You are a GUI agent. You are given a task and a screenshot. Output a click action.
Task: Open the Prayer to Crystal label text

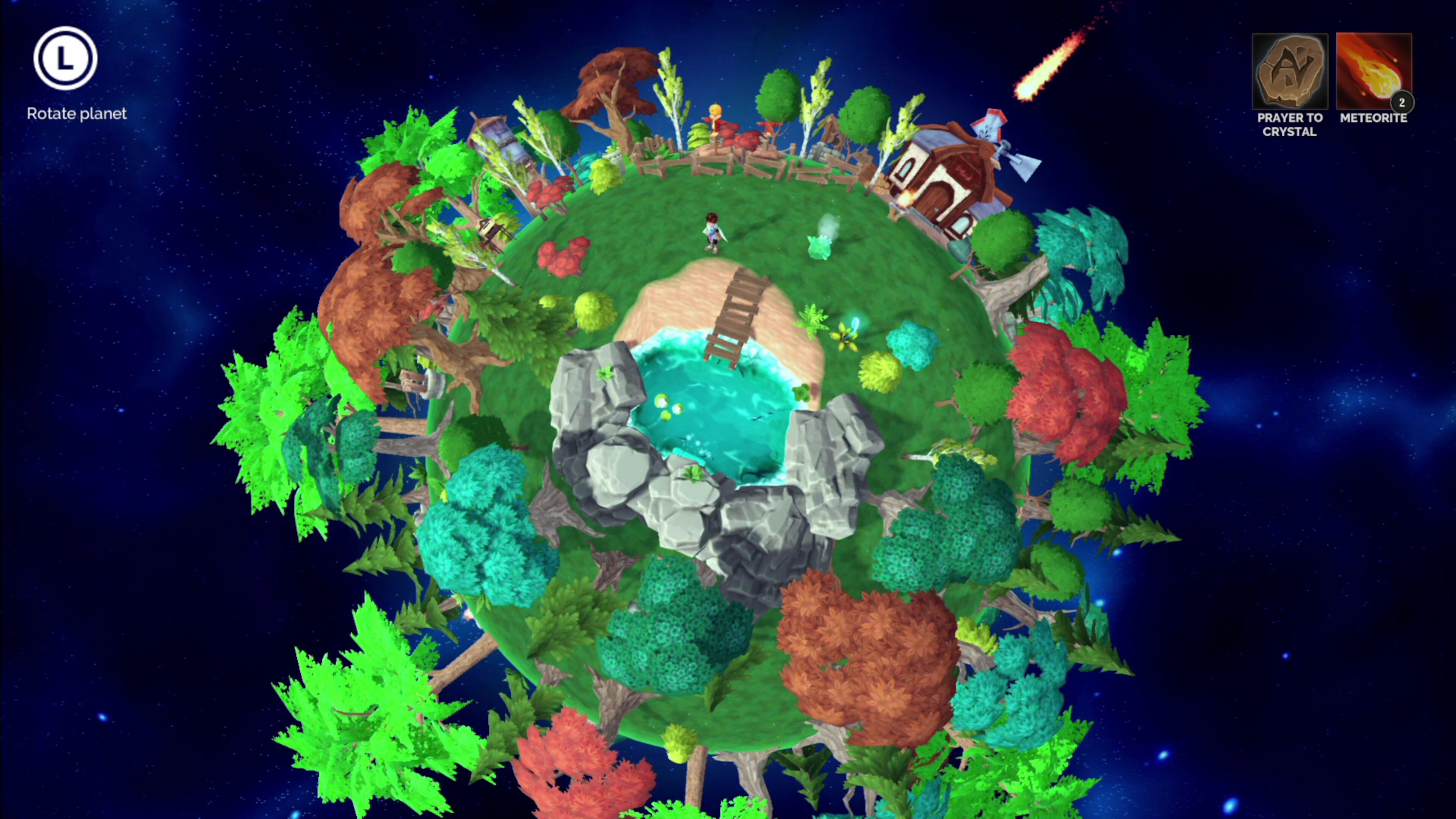click(x=1290, y=125)
